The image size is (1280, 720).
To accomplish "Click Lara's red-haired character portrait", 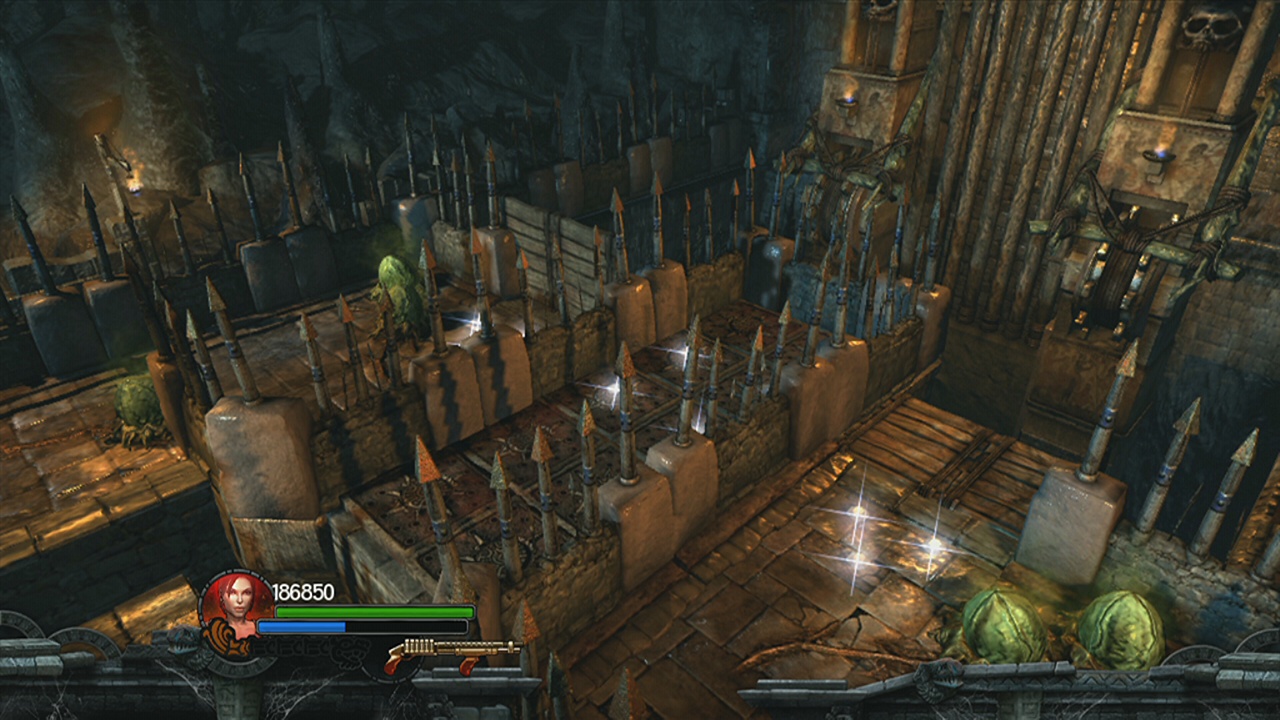I will click(237, 606).
